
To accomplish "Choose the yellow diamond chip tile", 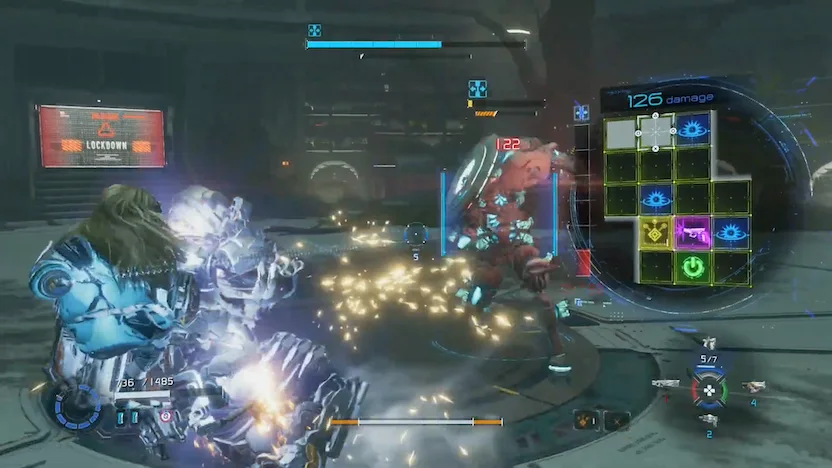I will pos(656,233).
